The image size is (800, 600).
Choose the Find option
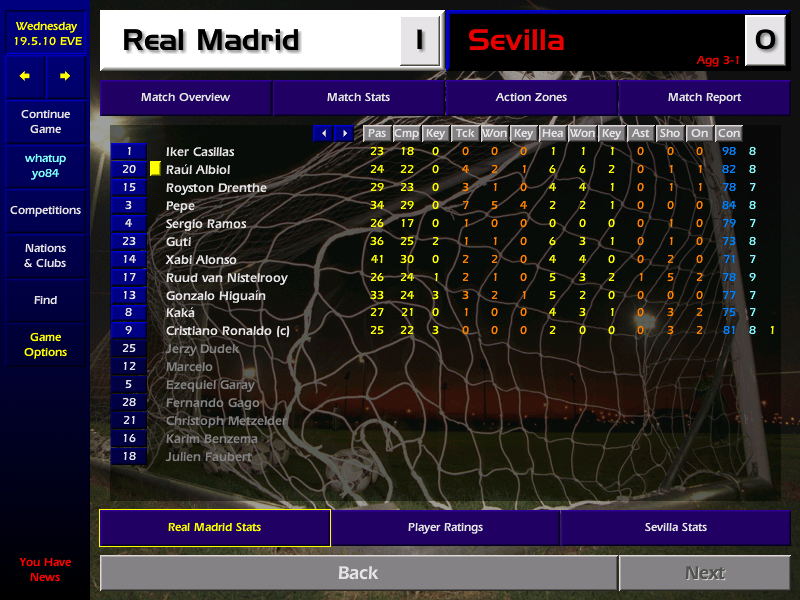click(x=45, y=300)
